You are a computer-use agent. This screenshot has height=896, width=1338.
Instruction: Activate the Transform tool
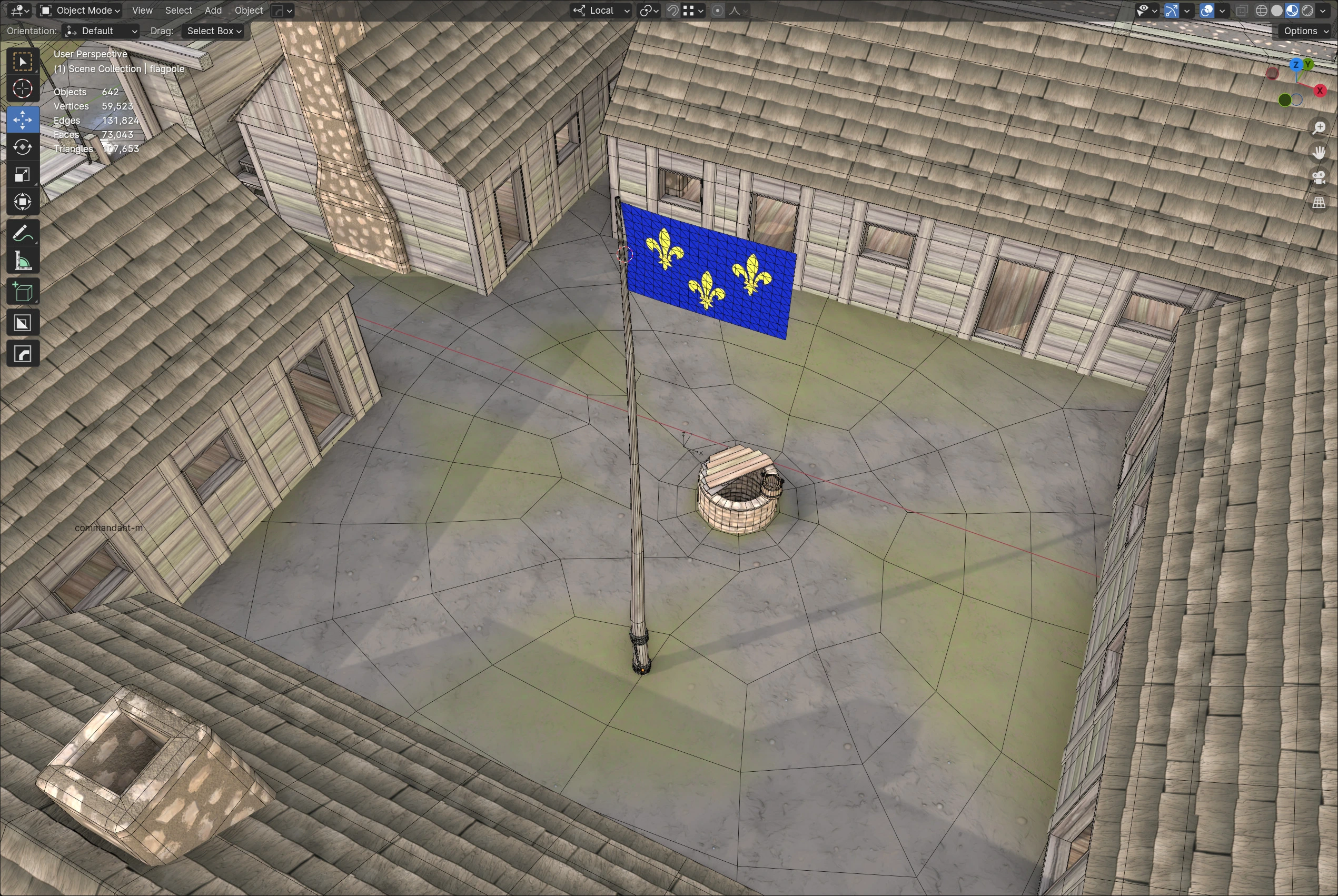click(x=23, y=202)
